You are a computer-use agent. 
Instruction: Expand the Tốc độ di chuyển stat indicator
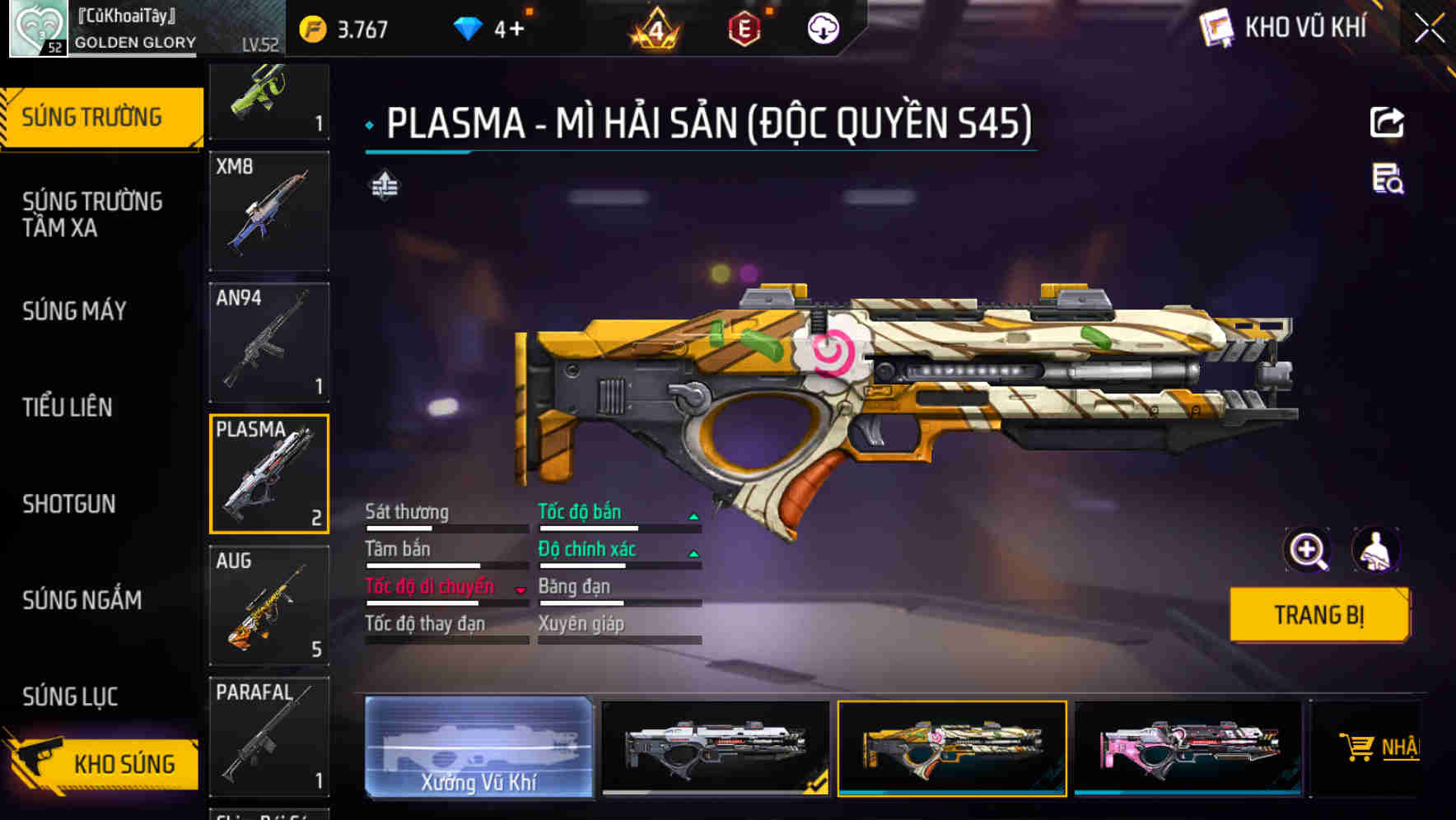click(520, 588)
